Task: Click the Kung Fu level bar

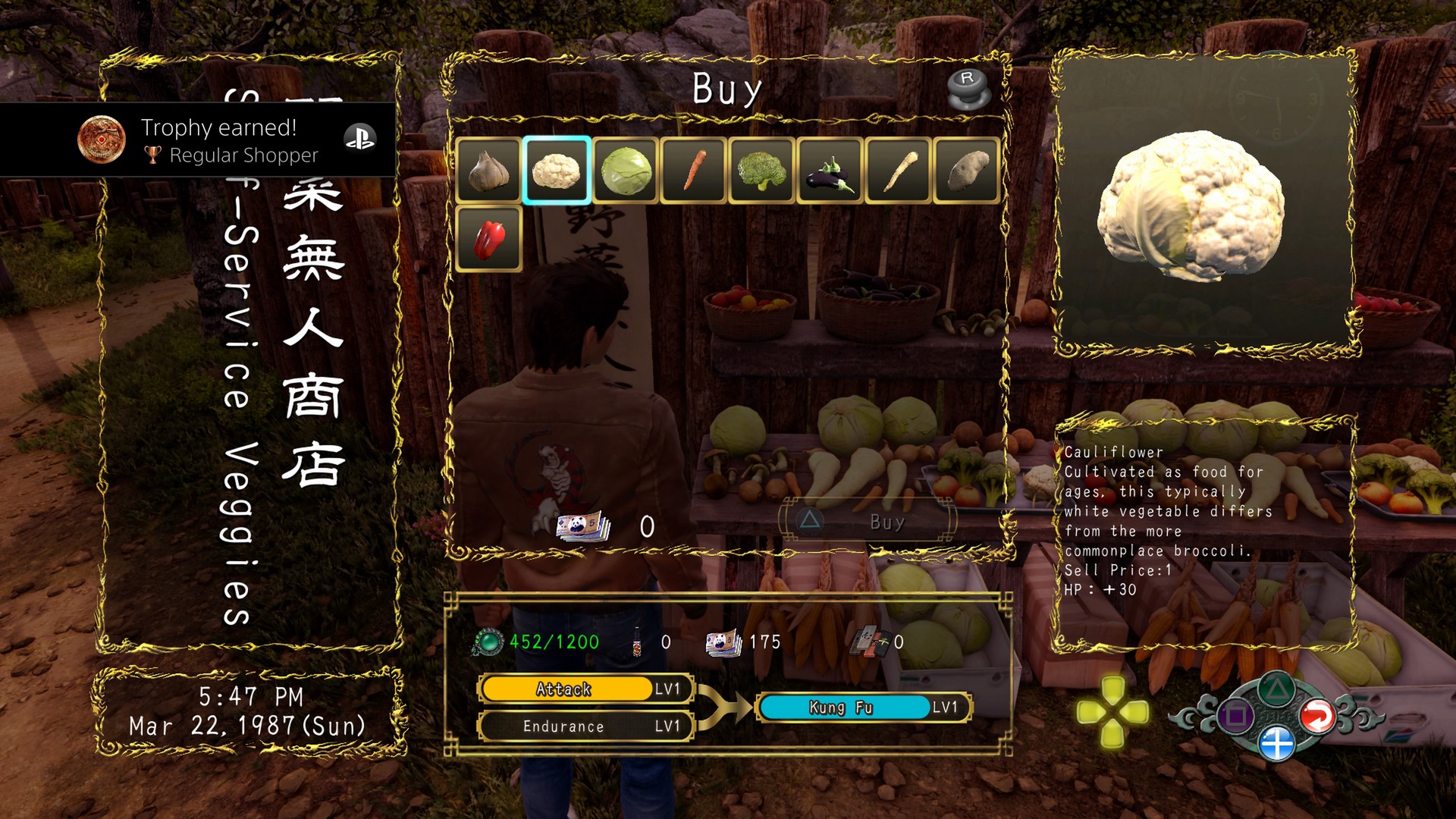Action: pos(863,708)
